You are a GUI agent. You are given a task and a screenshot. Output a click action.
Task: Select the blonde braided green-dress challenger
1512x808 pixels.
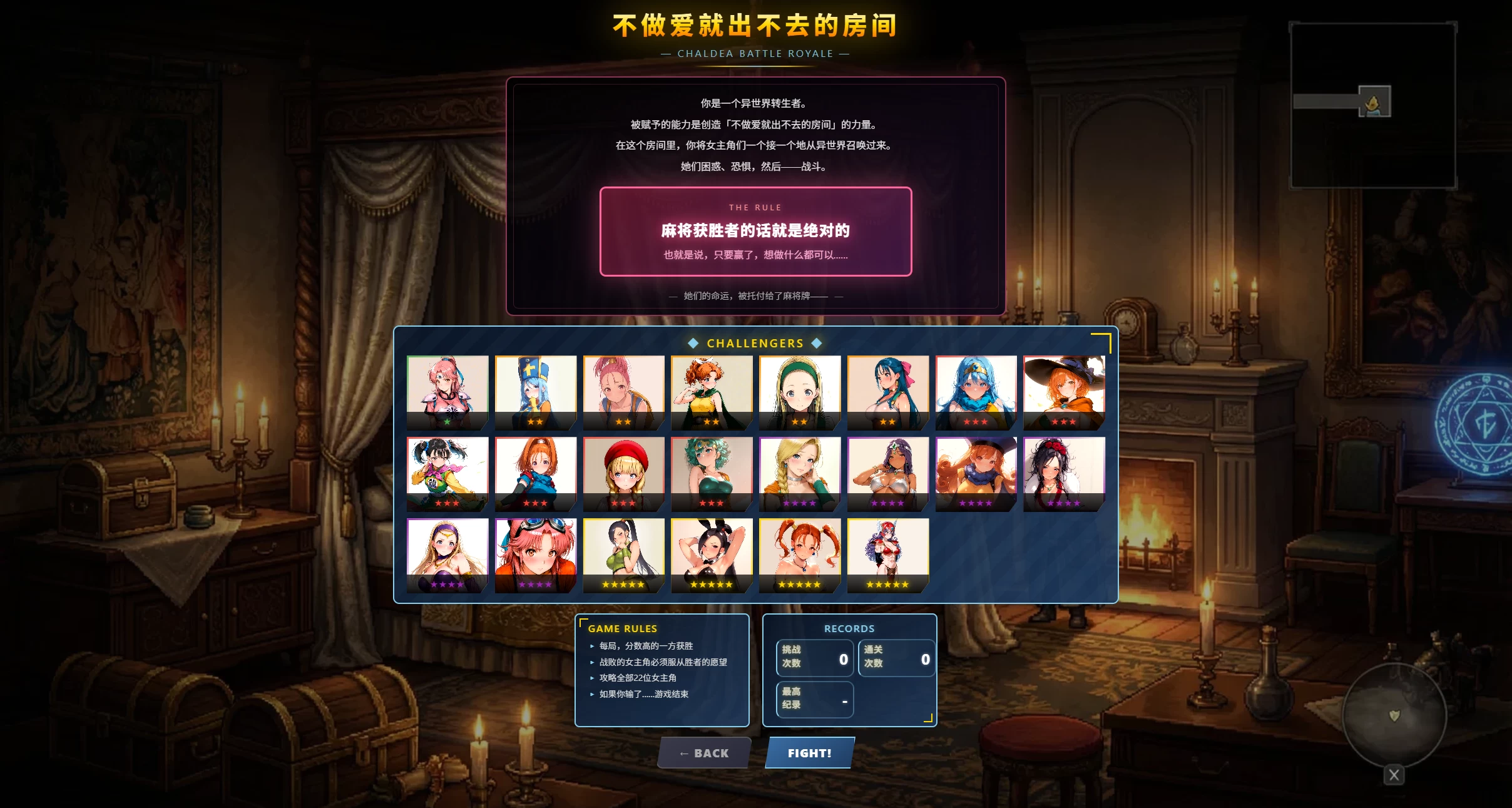pos(800,473)
